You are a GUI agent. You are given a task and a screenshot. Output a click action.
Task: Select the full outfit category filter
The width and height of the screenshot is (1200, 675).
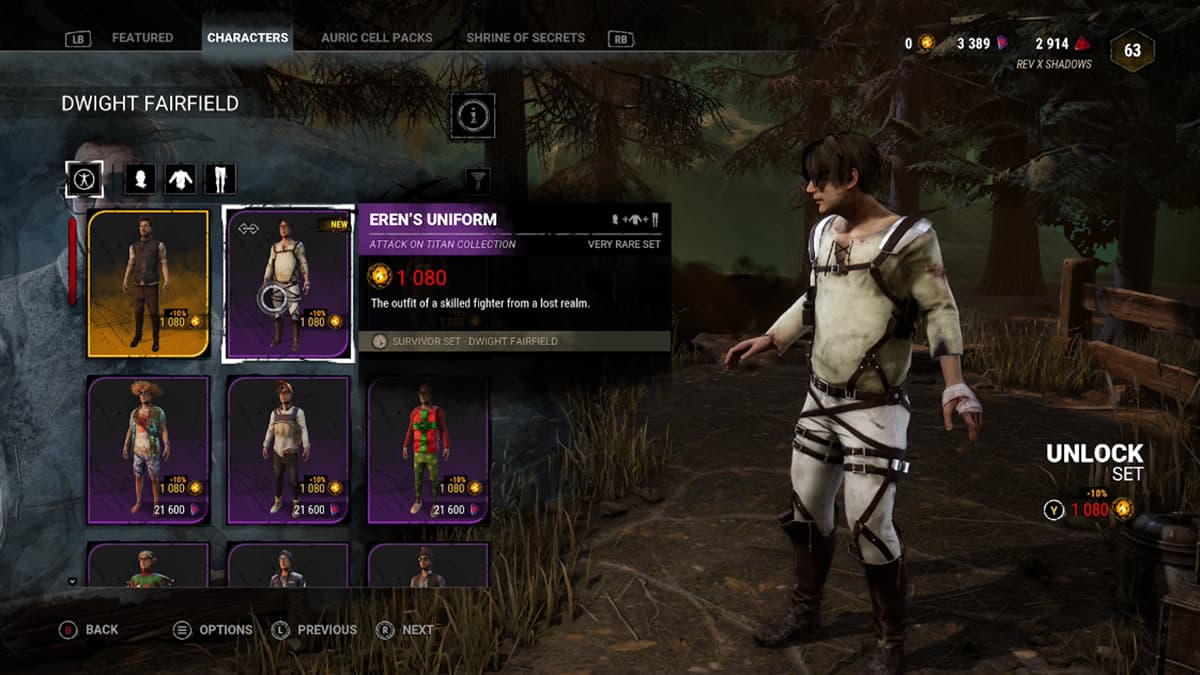(84, 180)
